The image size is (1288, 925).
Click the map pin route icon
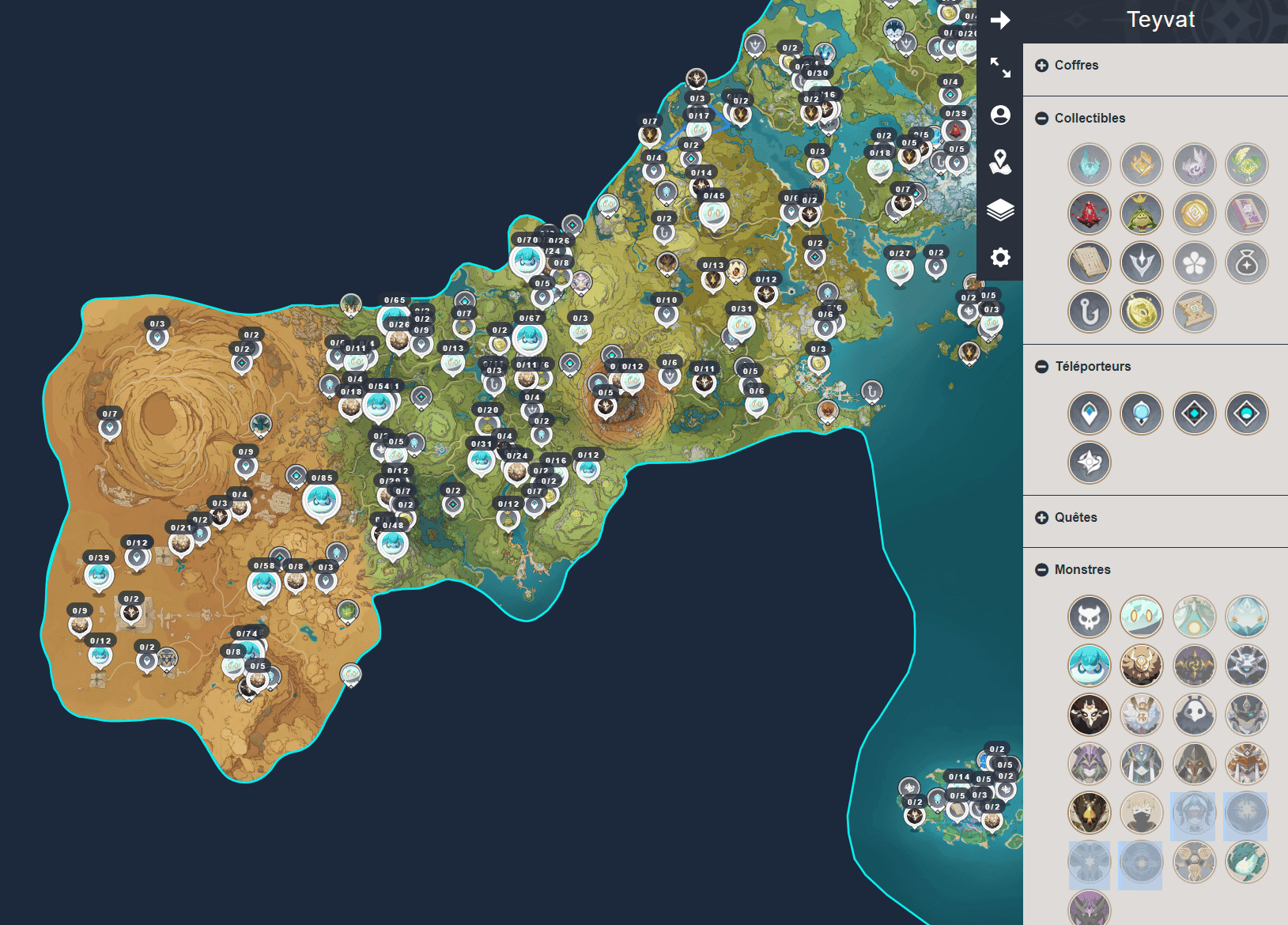[1000, 162]
